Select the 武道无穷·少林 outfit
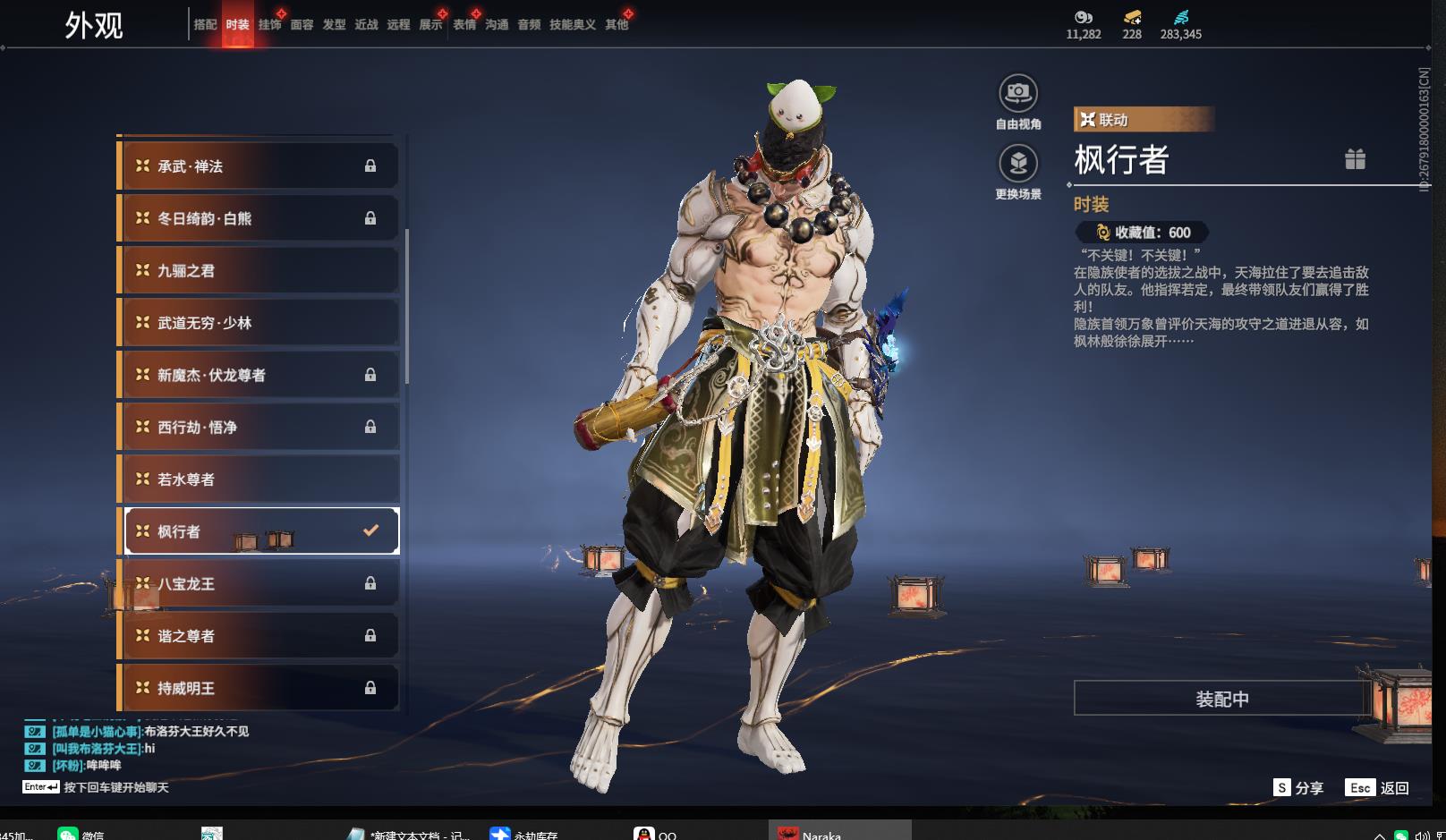 pos(259,323)
